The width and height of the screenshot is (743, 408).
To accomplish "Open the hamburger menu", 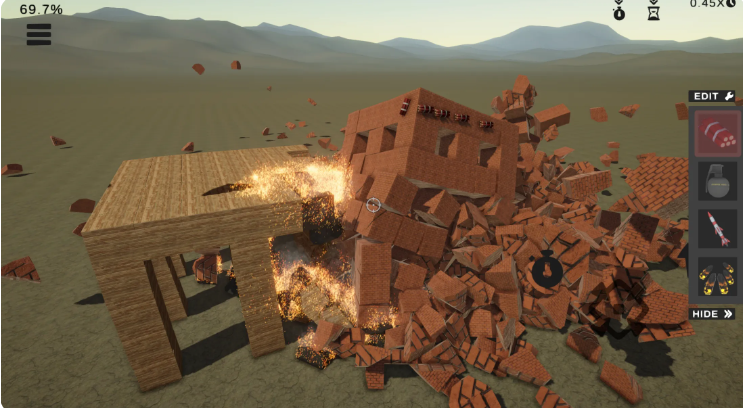I will [39, 34].
